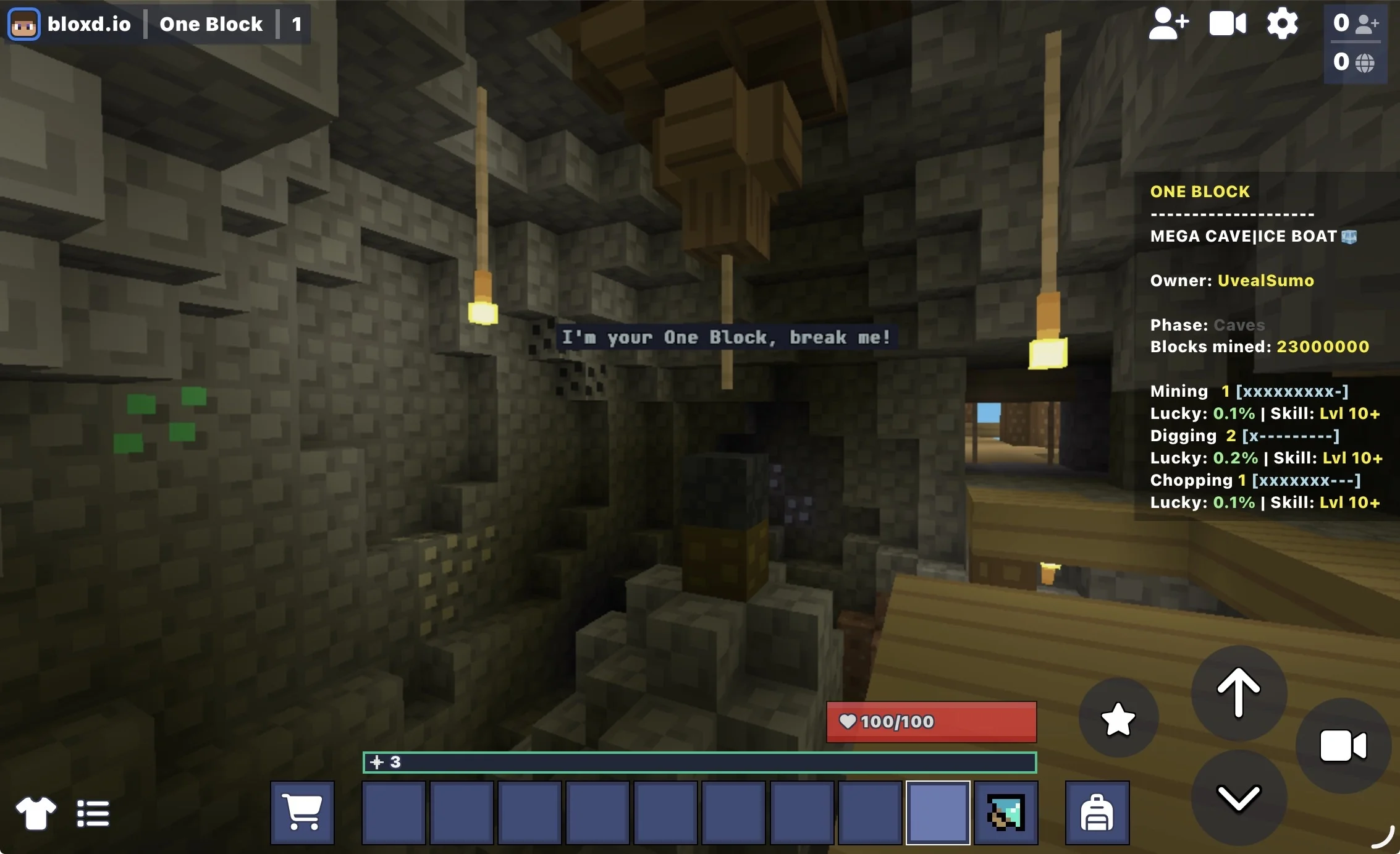Viewport: 1400px width, 854px height.
Task: Open the globe player count
Action: (x=1356, y=62)
